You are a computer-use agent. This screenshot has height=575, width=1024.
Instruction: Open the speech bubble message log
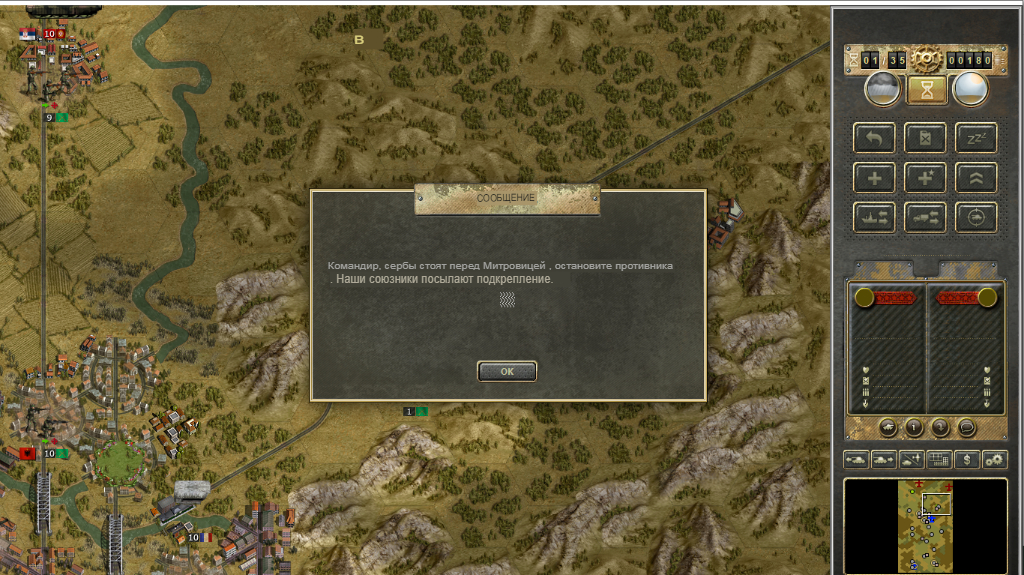click(x=967, y=428)
